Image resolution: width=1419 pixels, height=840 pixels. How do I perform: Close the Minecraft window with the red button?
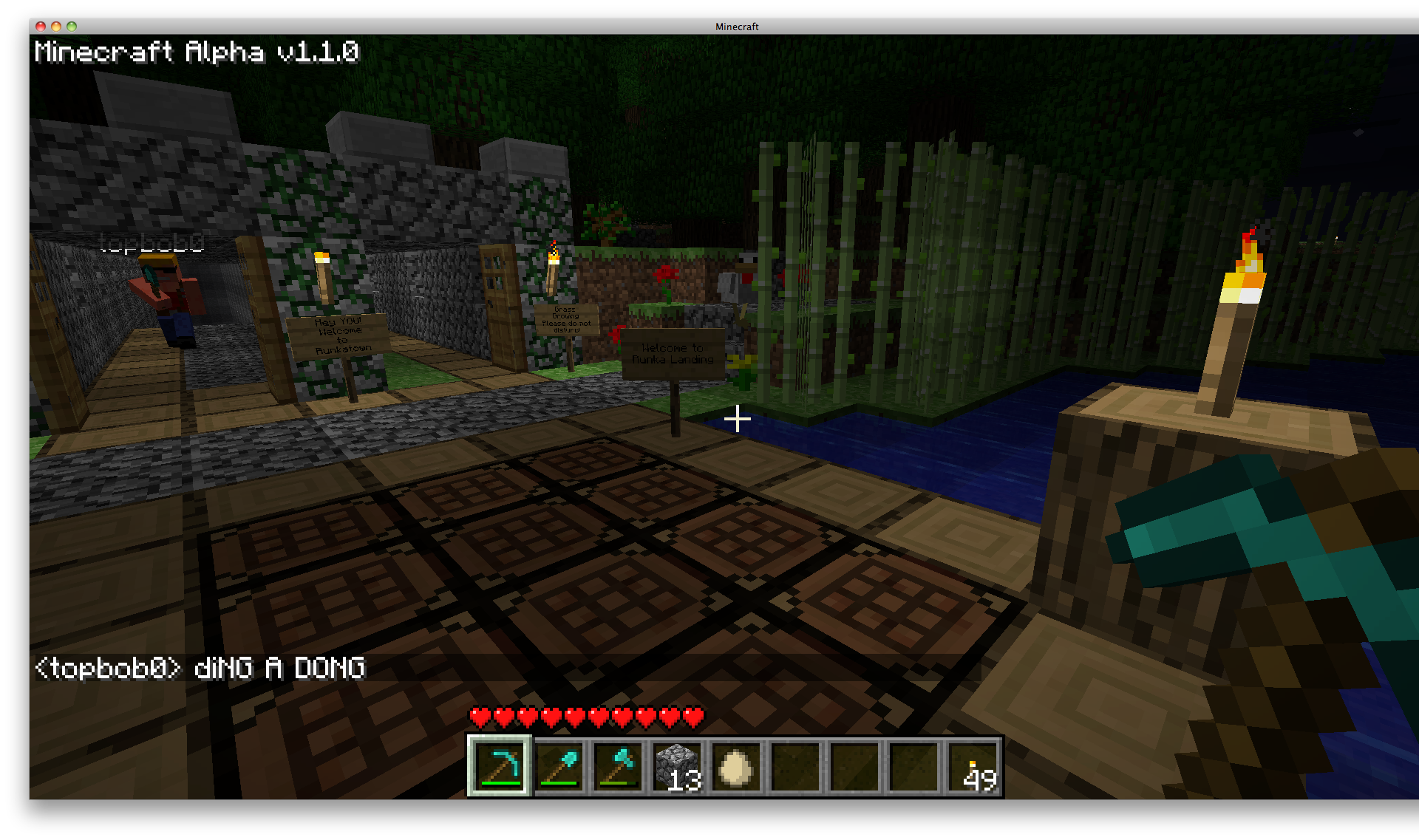tap(41, 27)
